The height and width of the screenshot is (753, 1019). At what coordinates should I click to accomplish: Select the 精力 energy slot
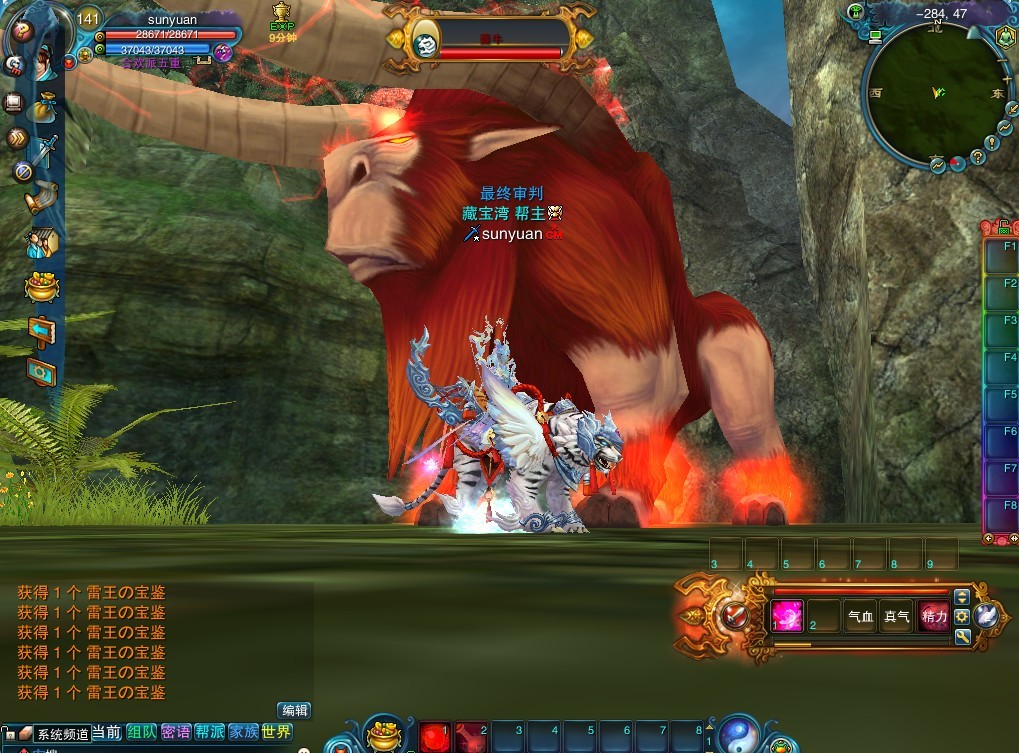(934, 617)
